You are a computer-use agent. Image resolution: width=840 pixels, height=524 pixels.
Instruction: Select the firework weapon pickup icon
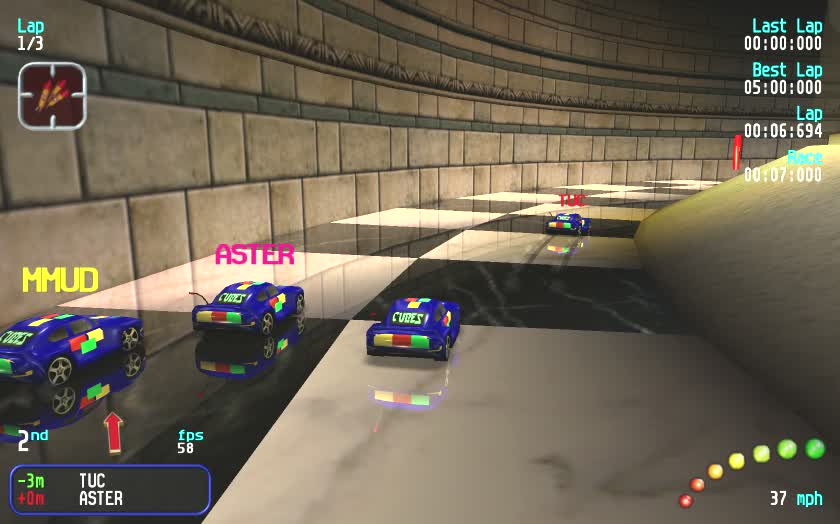pyautogui.click(x=51, y=95)
